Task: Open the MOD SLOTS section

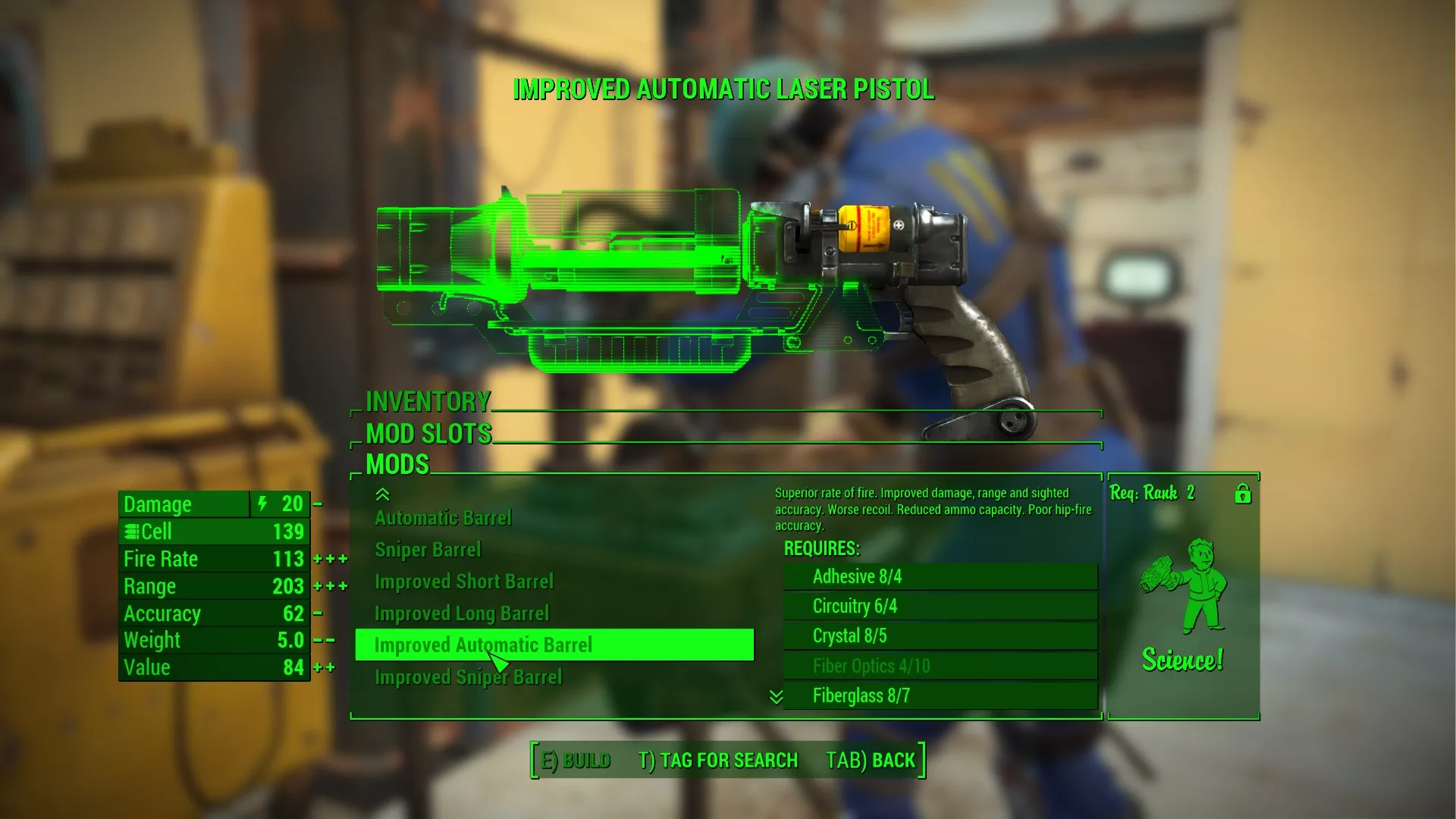Action: (427, 433)
